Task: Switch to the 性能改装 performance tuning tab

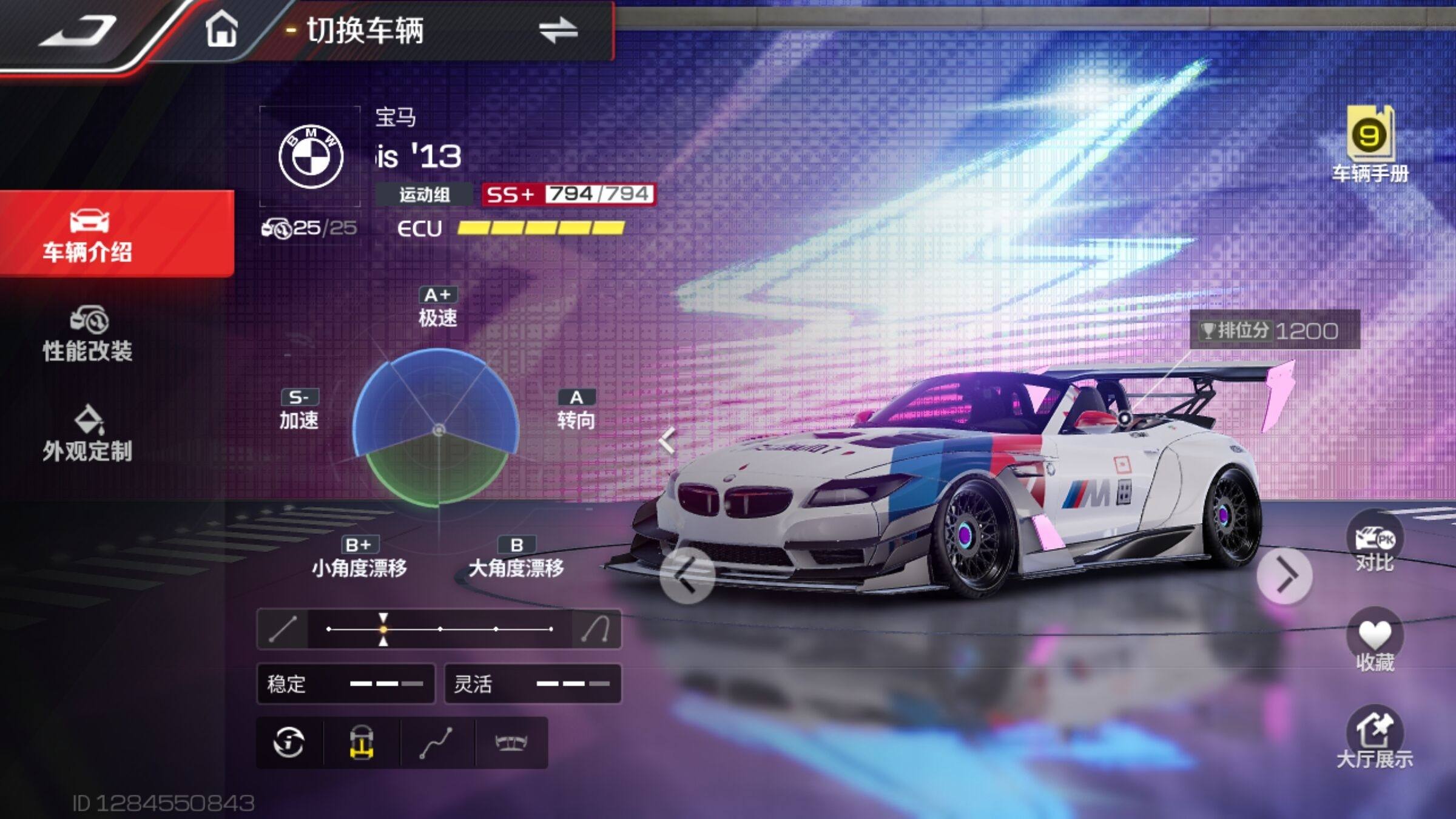Action: [x=88, y=335]
